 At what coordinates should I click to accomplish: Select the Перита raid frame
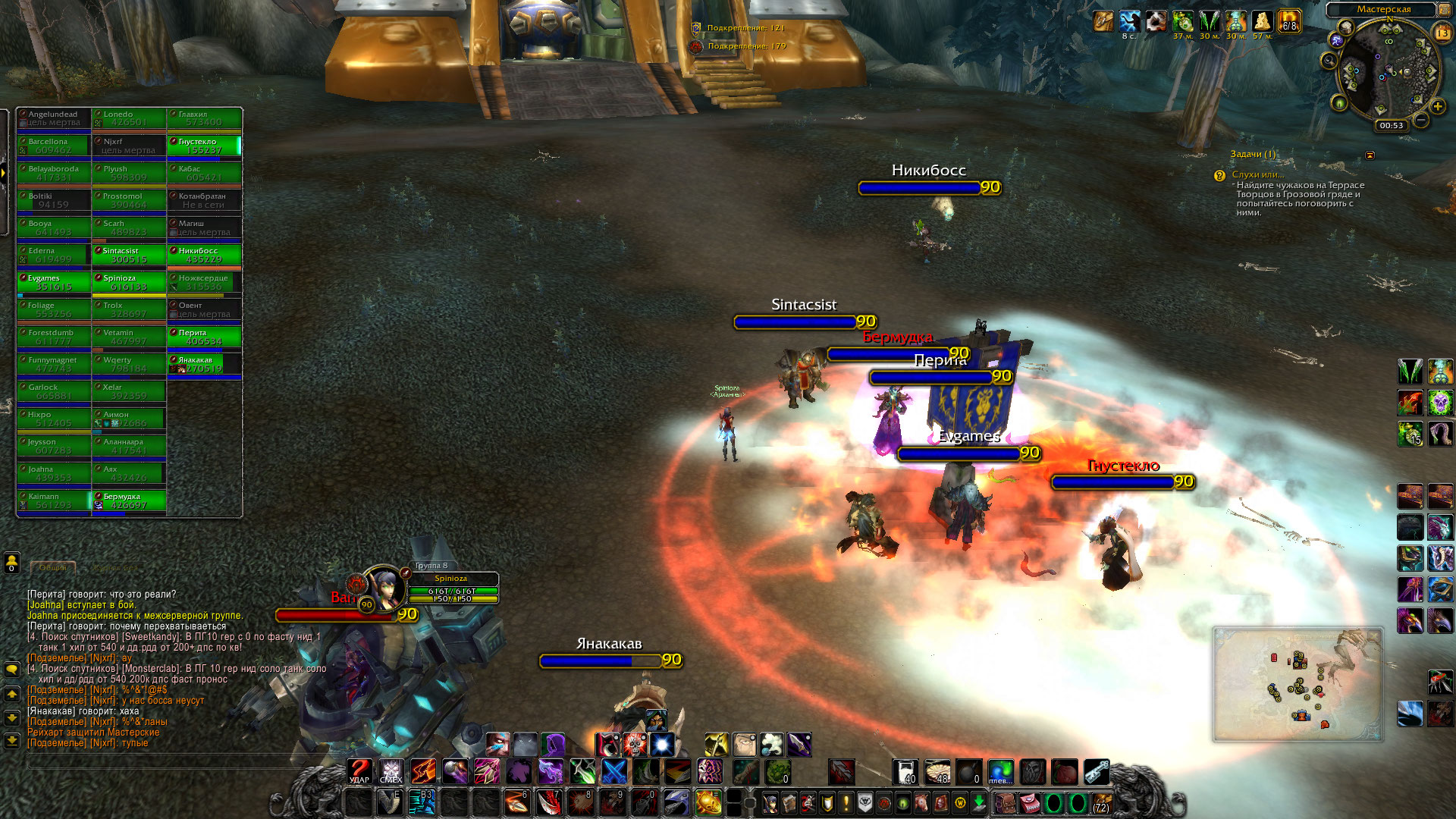tap(204, 337)
